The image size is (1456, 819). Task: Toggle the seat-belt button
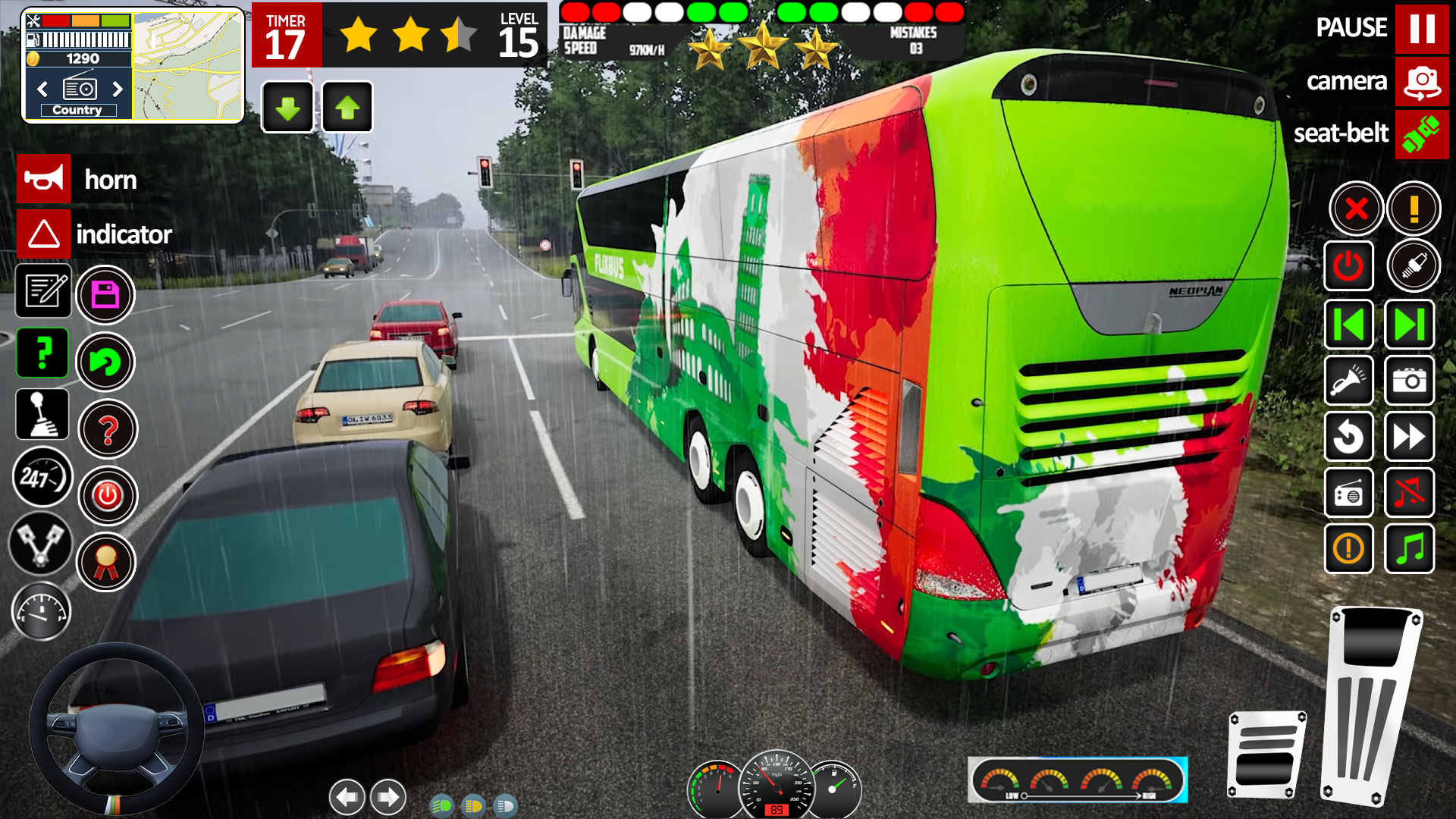(x=1421, y=134)
